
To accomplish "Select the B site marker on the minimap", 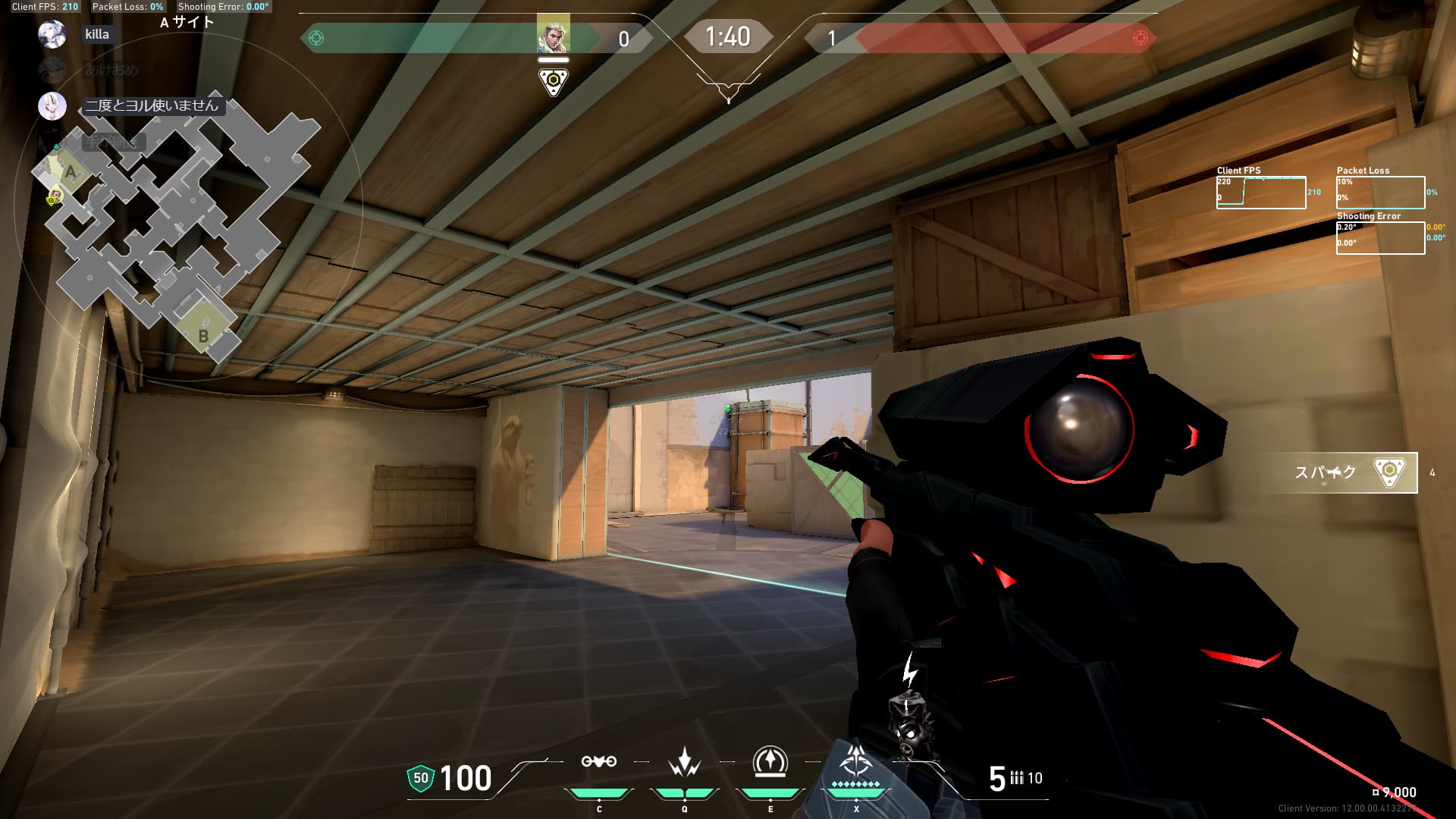I will pos(203,334).
